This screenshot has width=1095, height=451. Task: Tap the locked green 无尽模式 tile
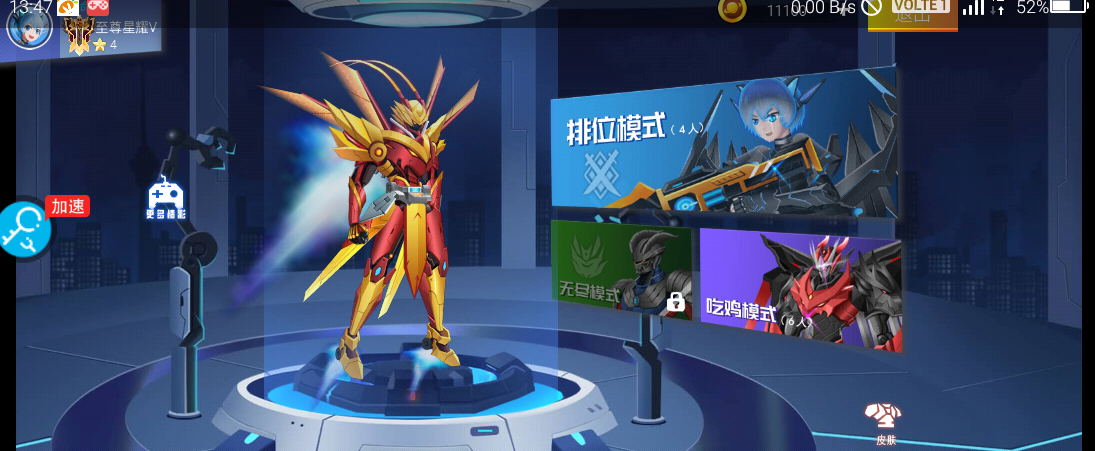(620, 268)
